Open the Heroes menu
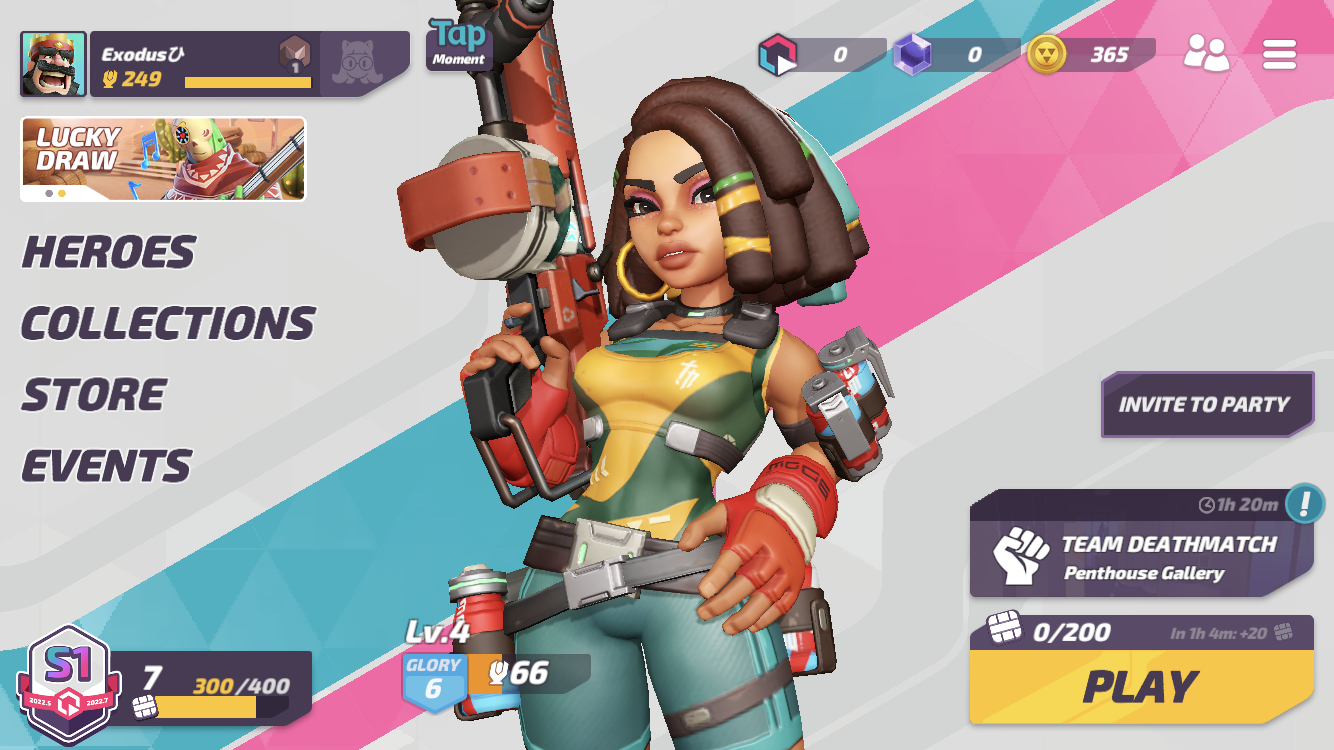The image size is (1334, 750). (108, 252)
